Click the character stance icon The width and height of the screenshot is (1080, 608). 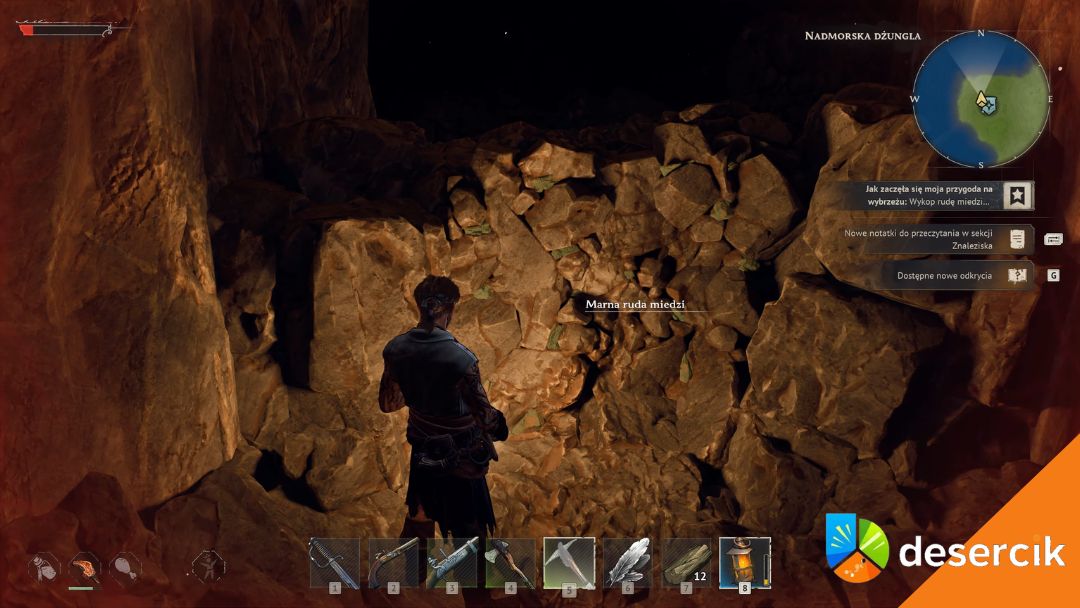(207, 566)
